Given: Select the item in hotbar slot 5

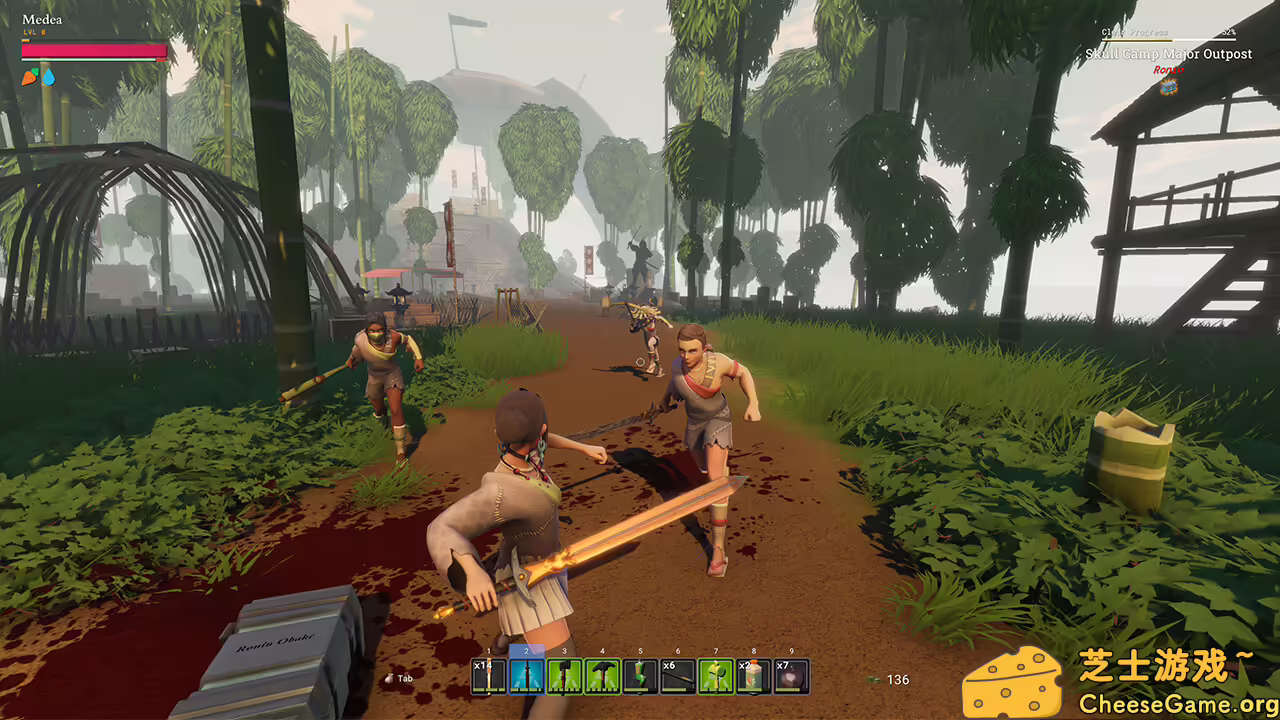Looking at the screenshot, I should 640,677.
